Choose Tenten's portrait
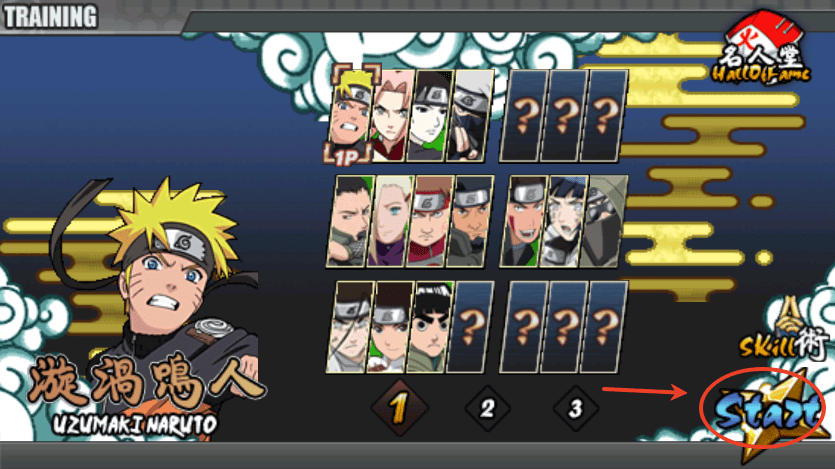Image resolution: width=835 pixels, height=469 pixels. 390,327
